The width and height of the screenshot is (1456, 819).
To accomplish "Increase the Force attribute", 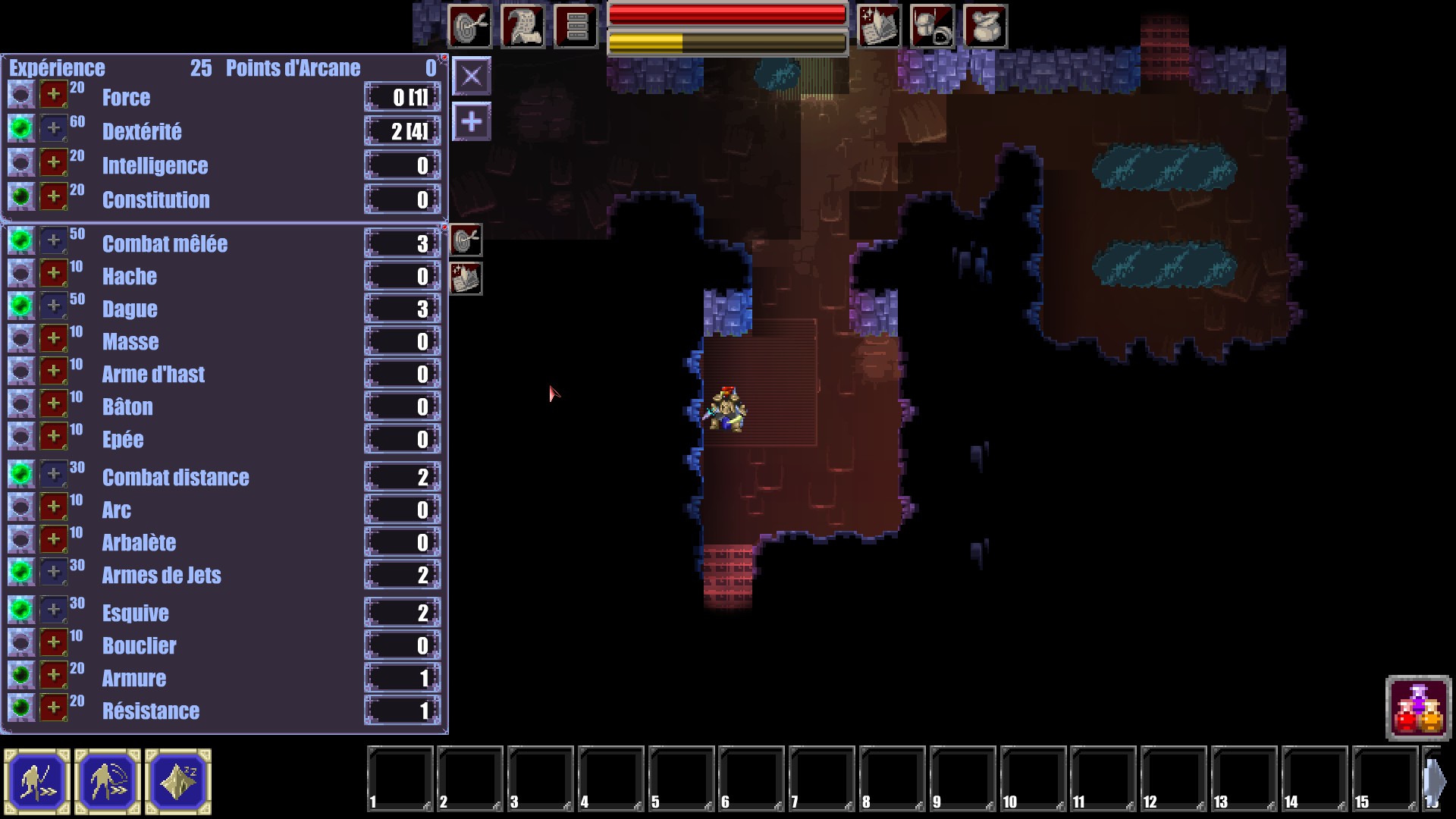I will pyautogui.click(x=53, y=96).
